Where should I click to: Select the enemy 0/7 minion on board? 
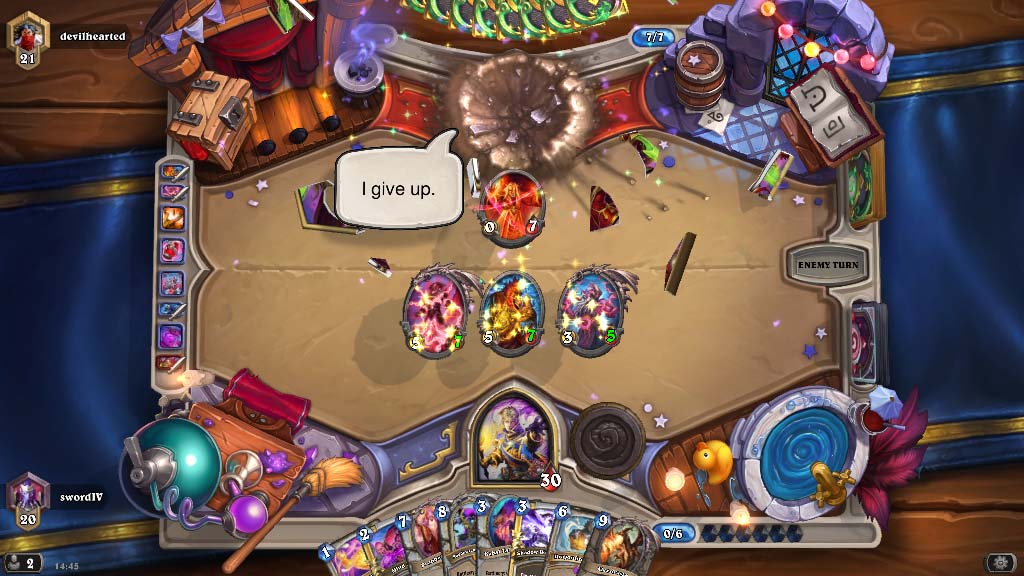click(x=511, y=209)
